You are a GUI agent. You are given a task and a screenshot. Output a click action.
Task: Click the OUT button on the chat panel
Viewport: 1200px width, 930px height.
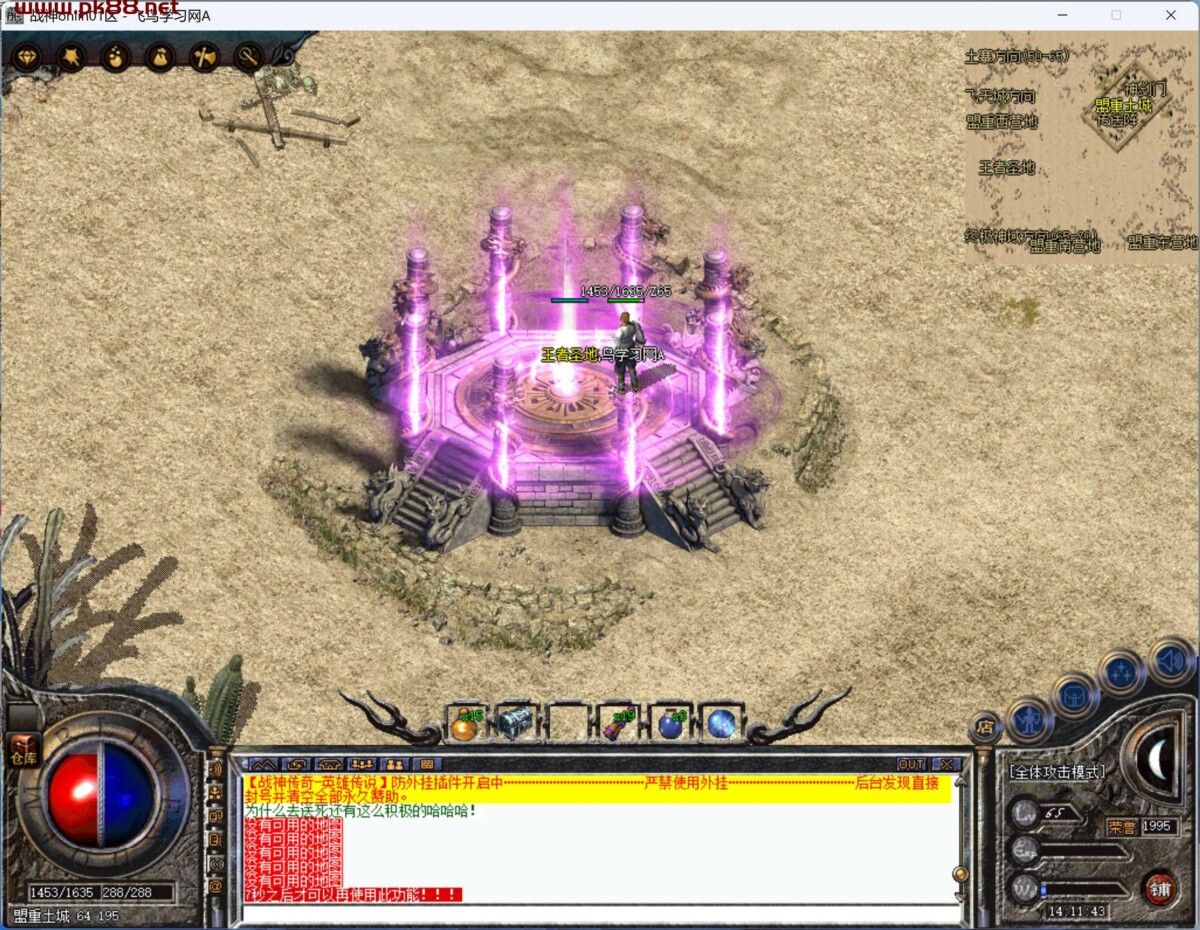[911, 764]
